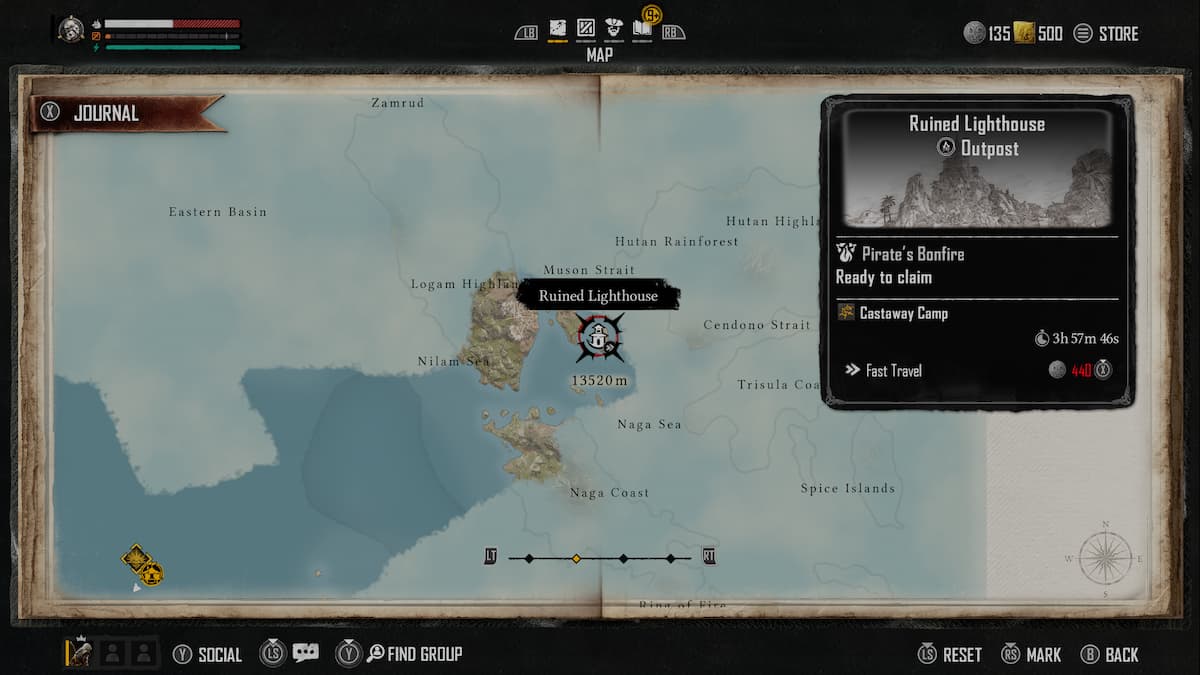Select the Ruined Lighthouse outpost marker
The width and height of the screenshot is (1200, 675).
(599, 338)
